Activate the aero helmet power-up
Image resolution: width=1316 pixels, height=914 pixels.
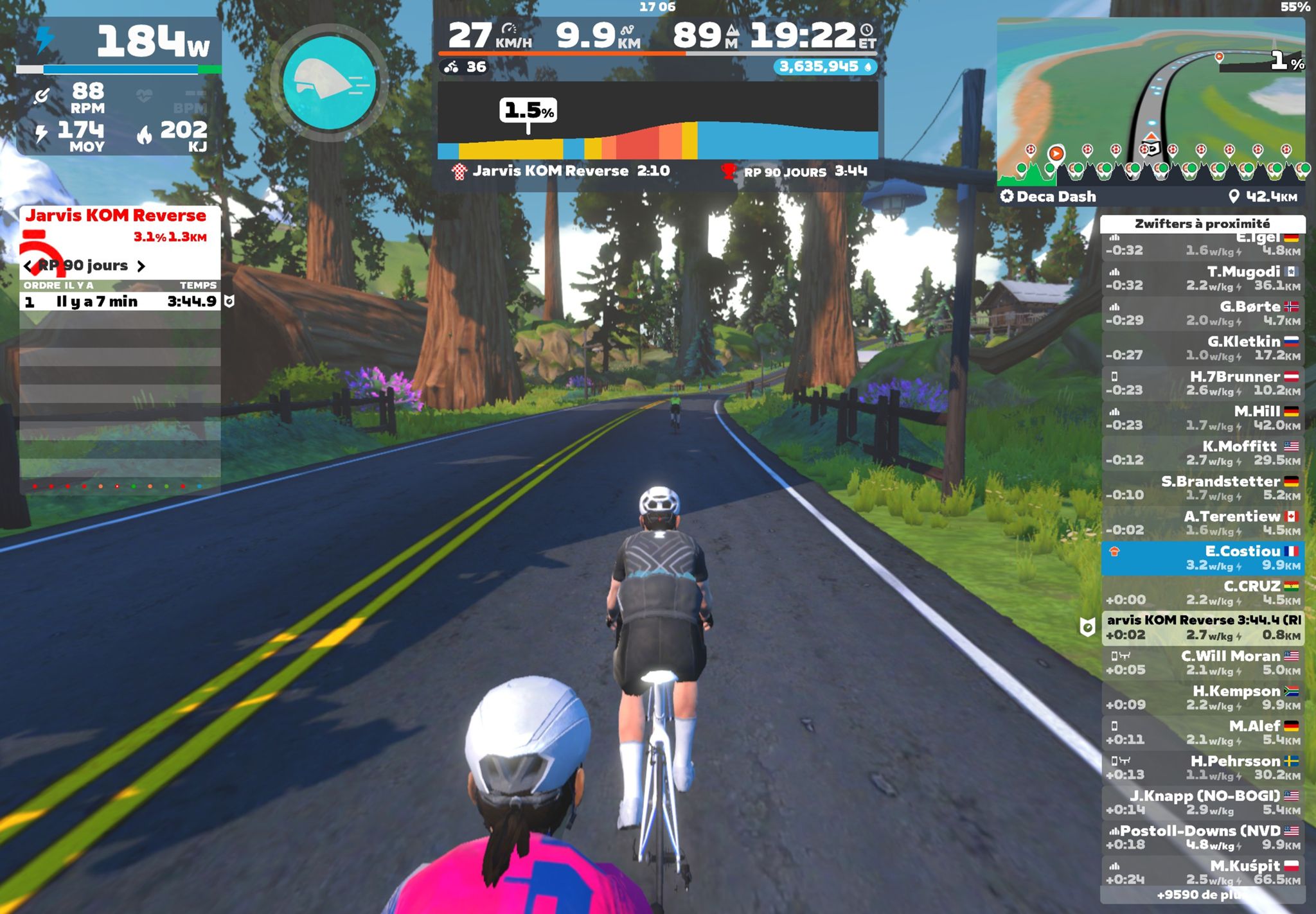(330, 82)
